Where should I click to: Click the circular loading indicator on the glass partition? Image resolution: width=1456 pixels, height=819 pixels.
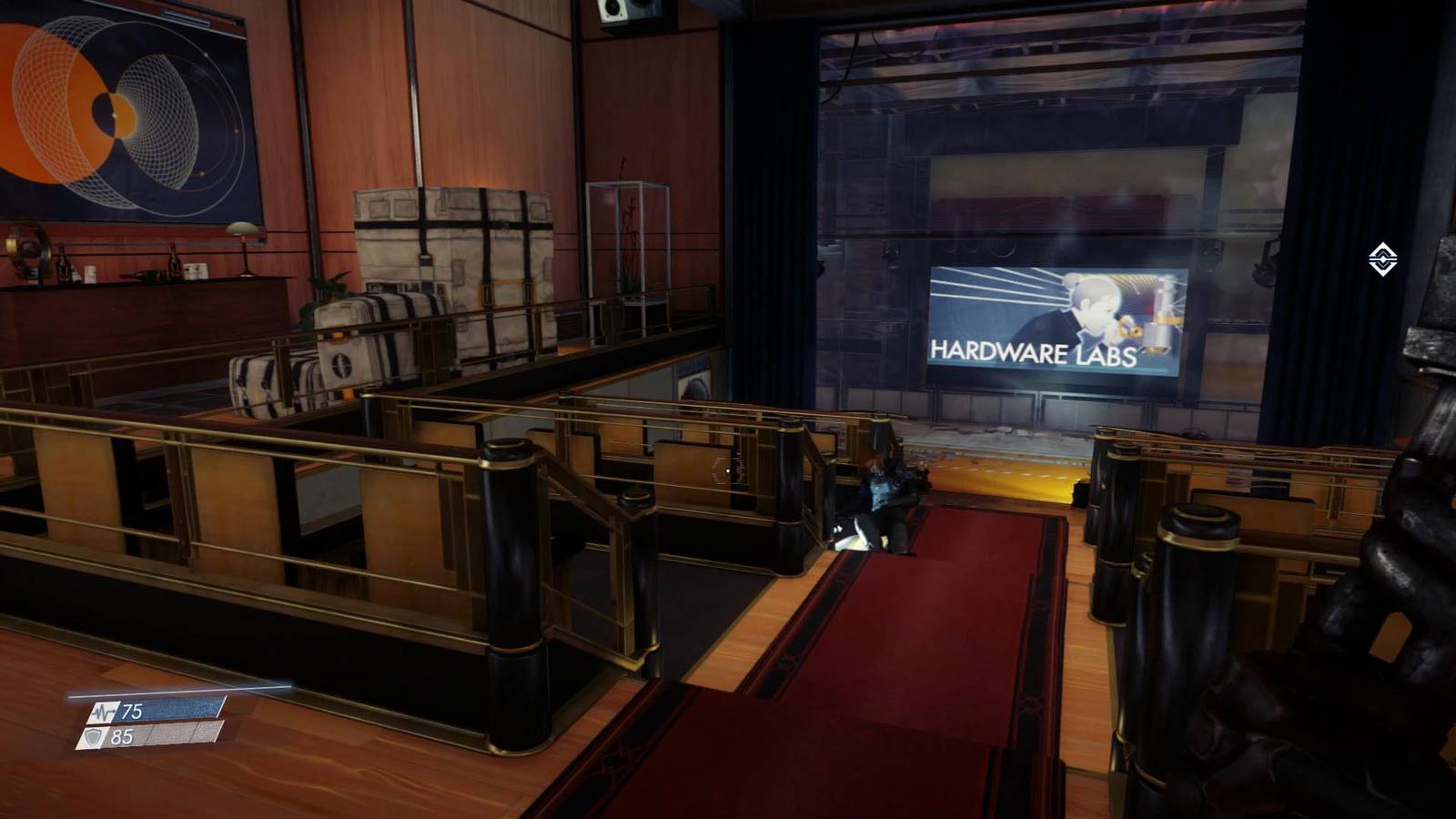click(726, 471)
